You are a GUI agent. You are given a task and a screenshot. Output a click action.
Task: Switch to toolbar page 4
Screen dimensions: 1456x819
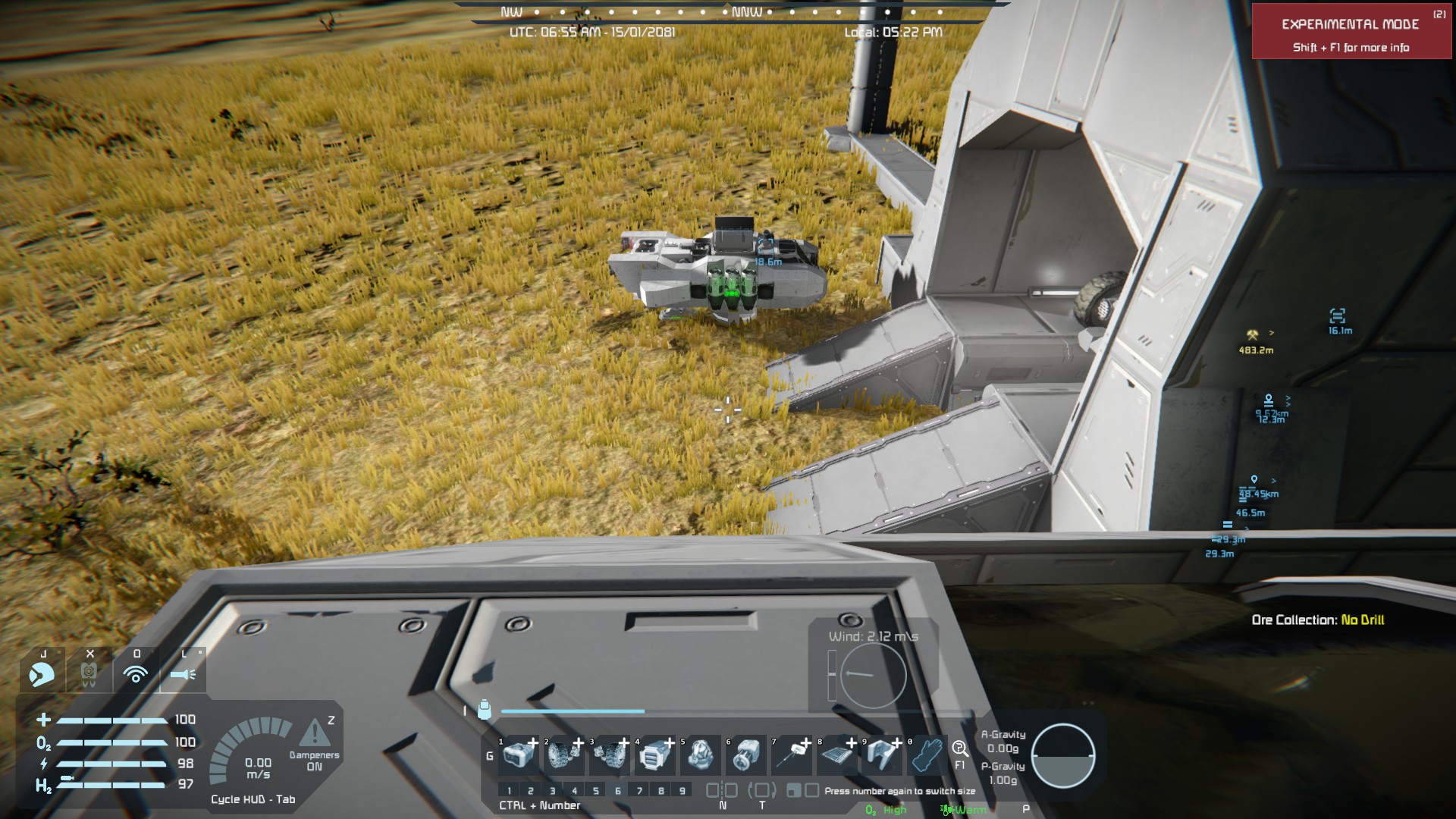point(574,790)
